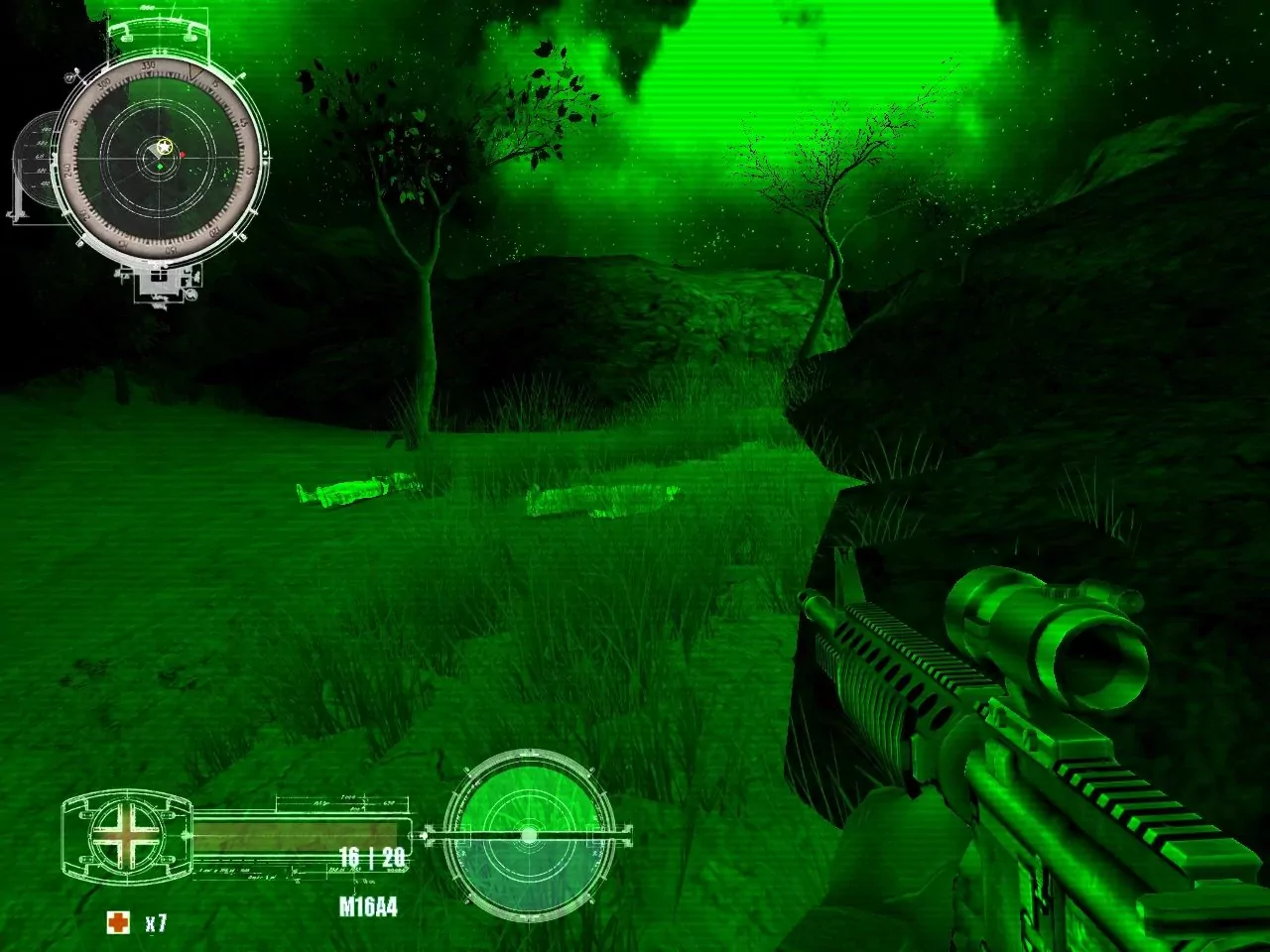
Task: Click the yellow star player marker on compass
Action: point(163,147)
